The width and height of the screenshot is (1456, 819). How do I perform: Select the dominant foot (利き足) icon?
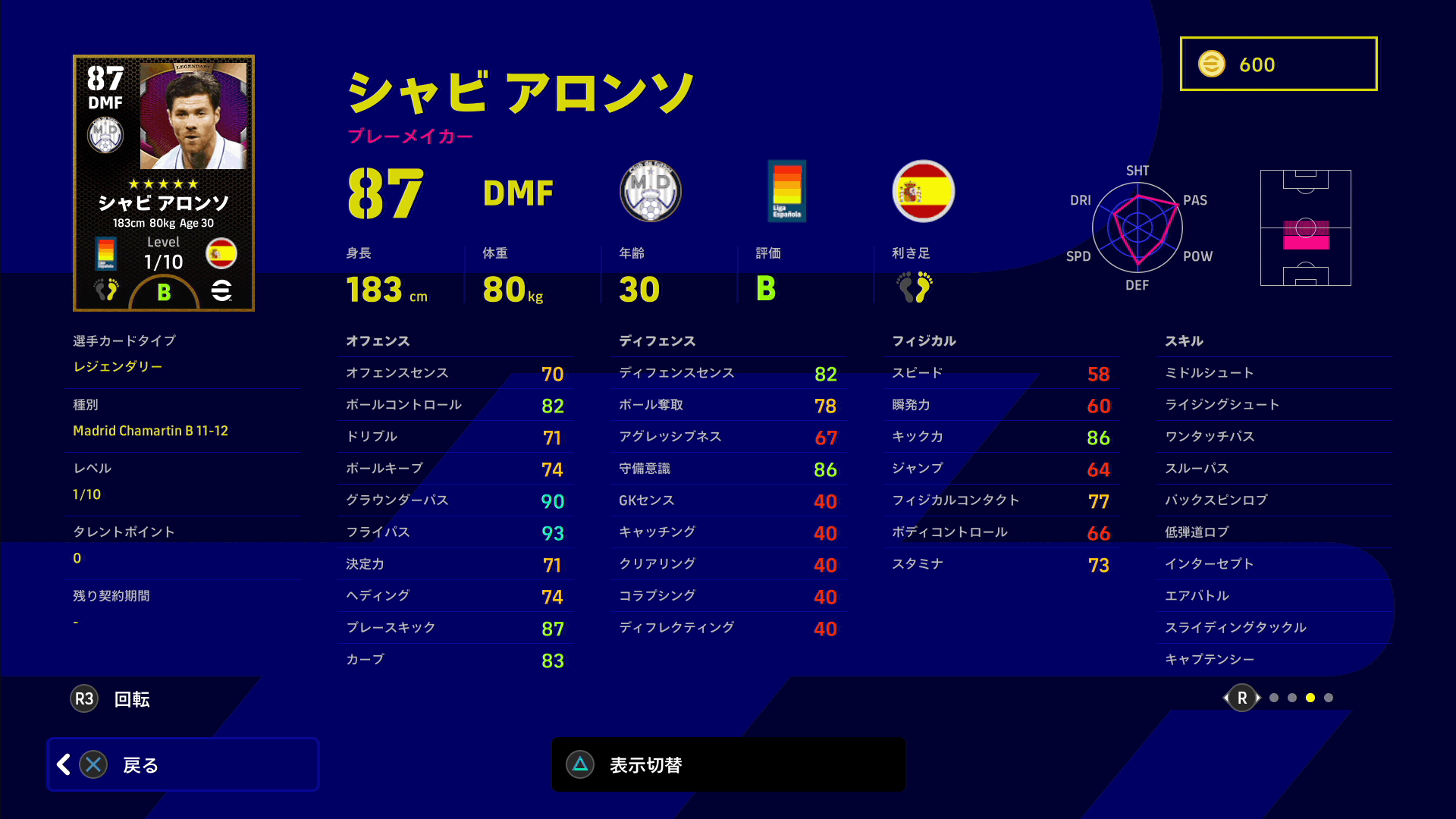click(915, 287)
